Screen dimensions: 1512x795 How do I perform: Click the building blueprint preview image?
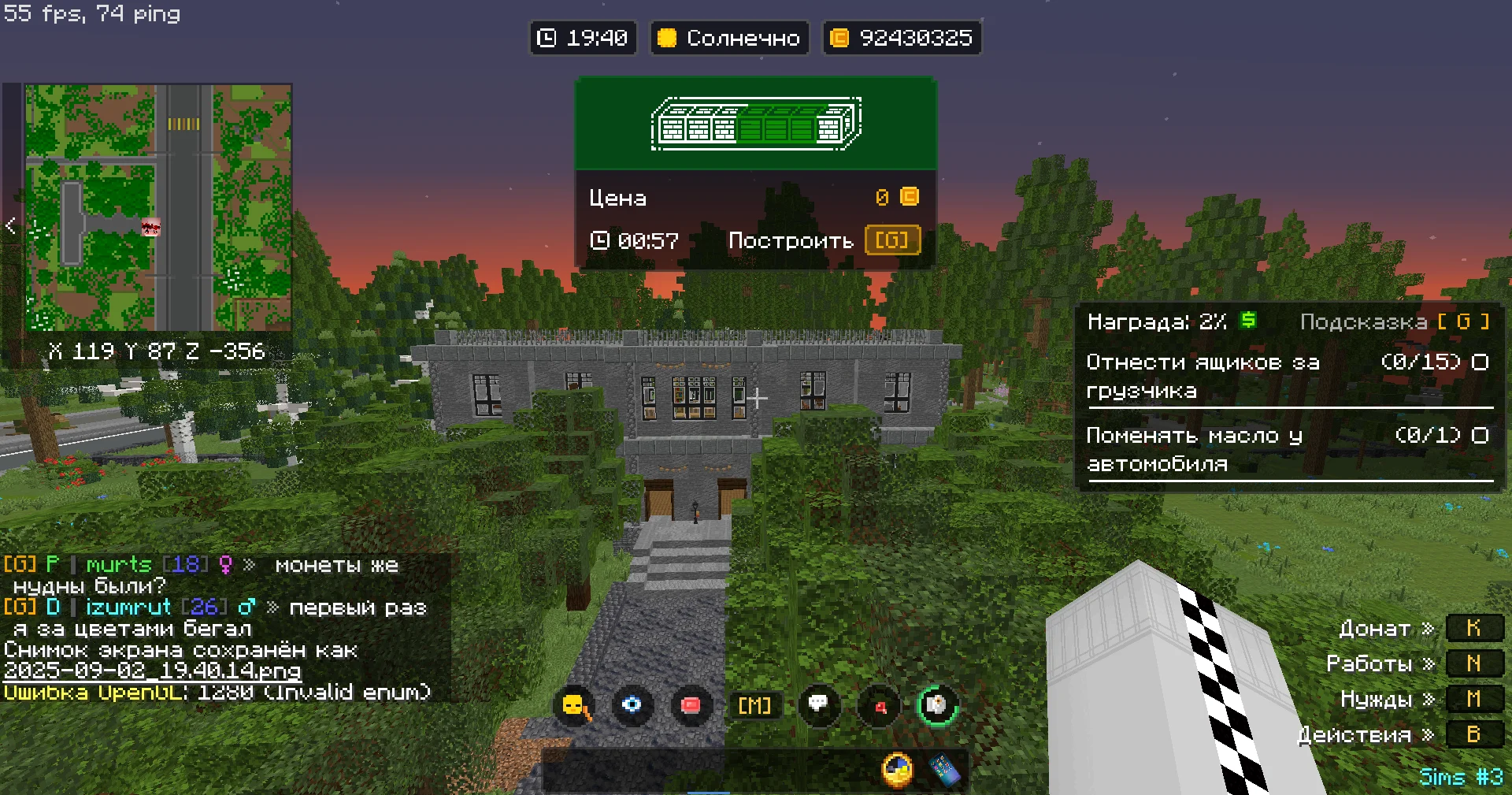pos(756,124)
